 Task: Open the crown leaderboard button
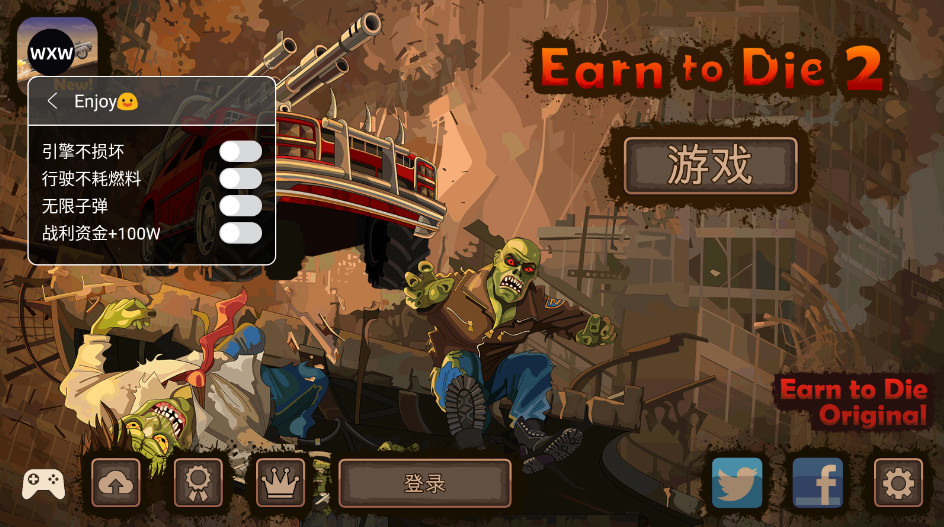tap(280, 484)
